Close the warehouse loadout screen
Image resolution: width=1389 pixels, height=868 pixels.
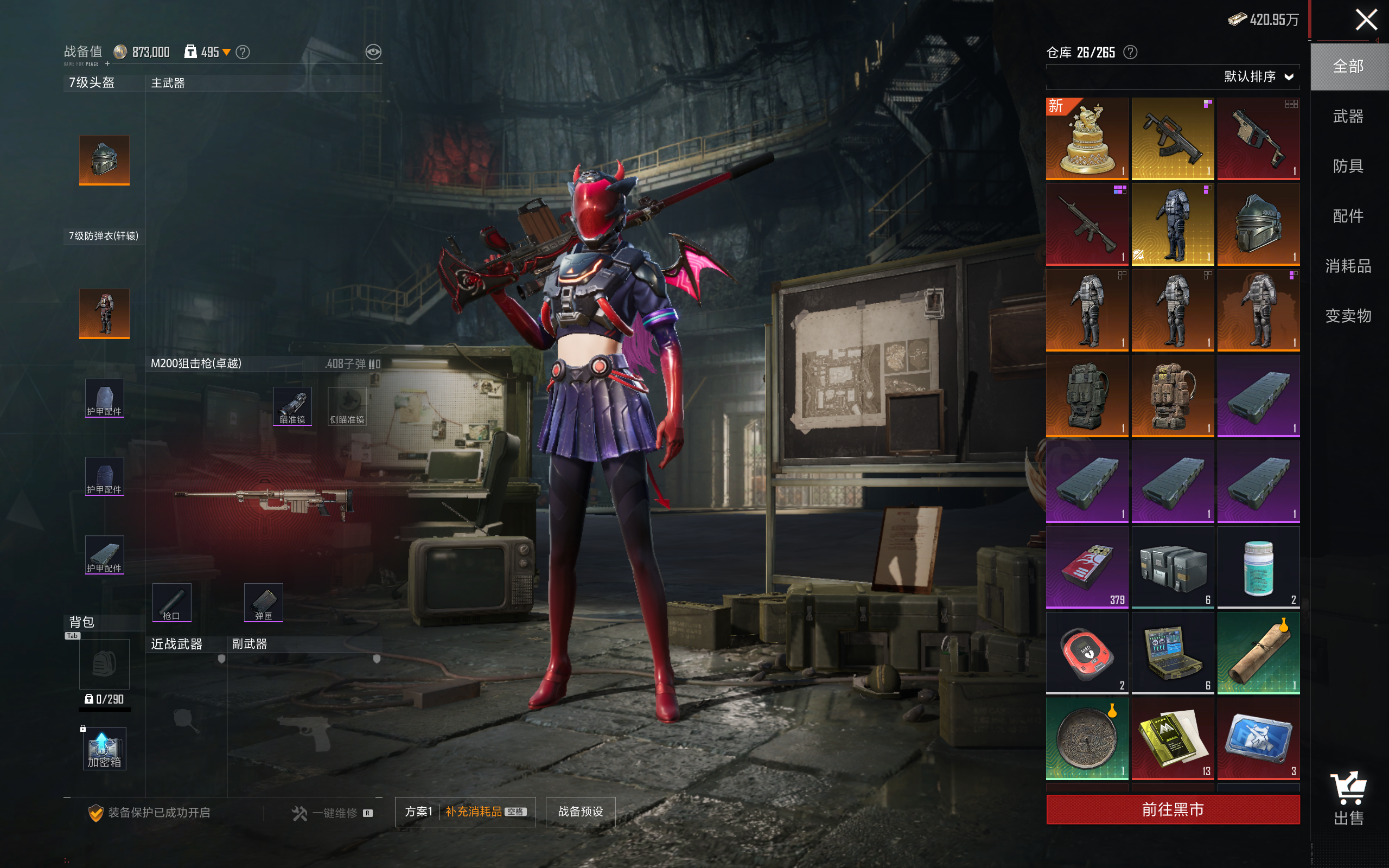pos(1366,20)
